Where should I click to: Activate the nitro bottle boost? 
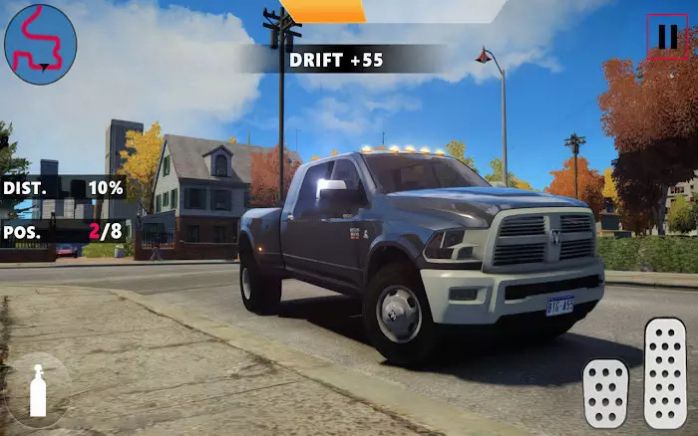[38, 390]
